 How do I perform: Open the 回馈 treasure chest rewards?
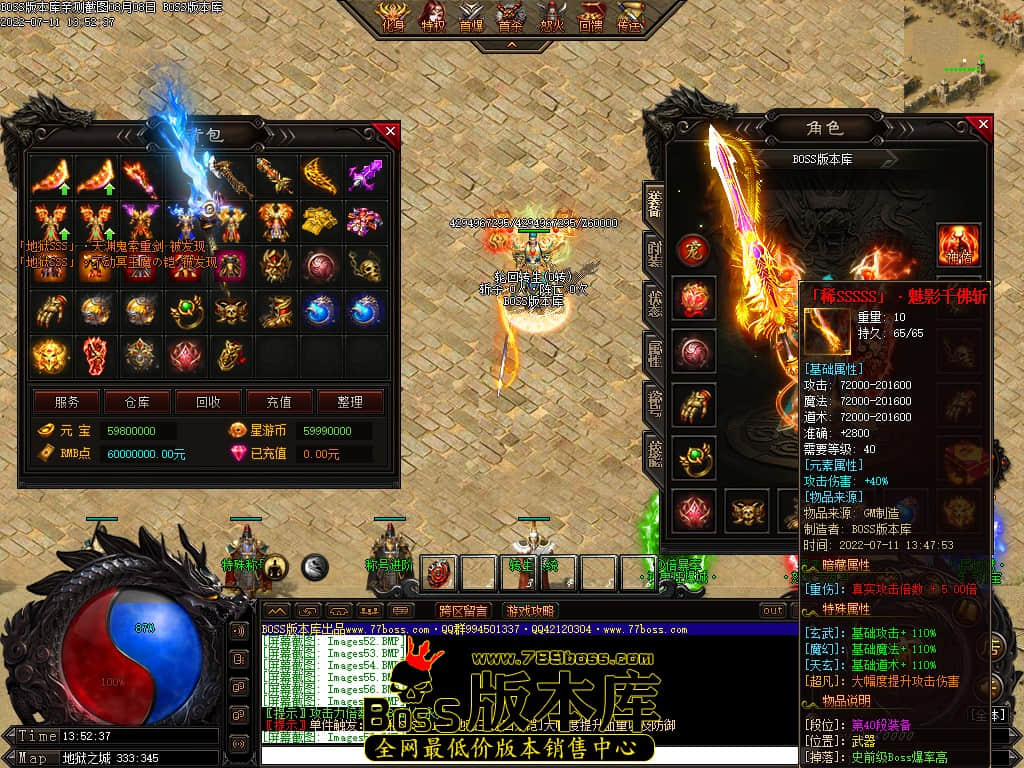coord(591,17)
